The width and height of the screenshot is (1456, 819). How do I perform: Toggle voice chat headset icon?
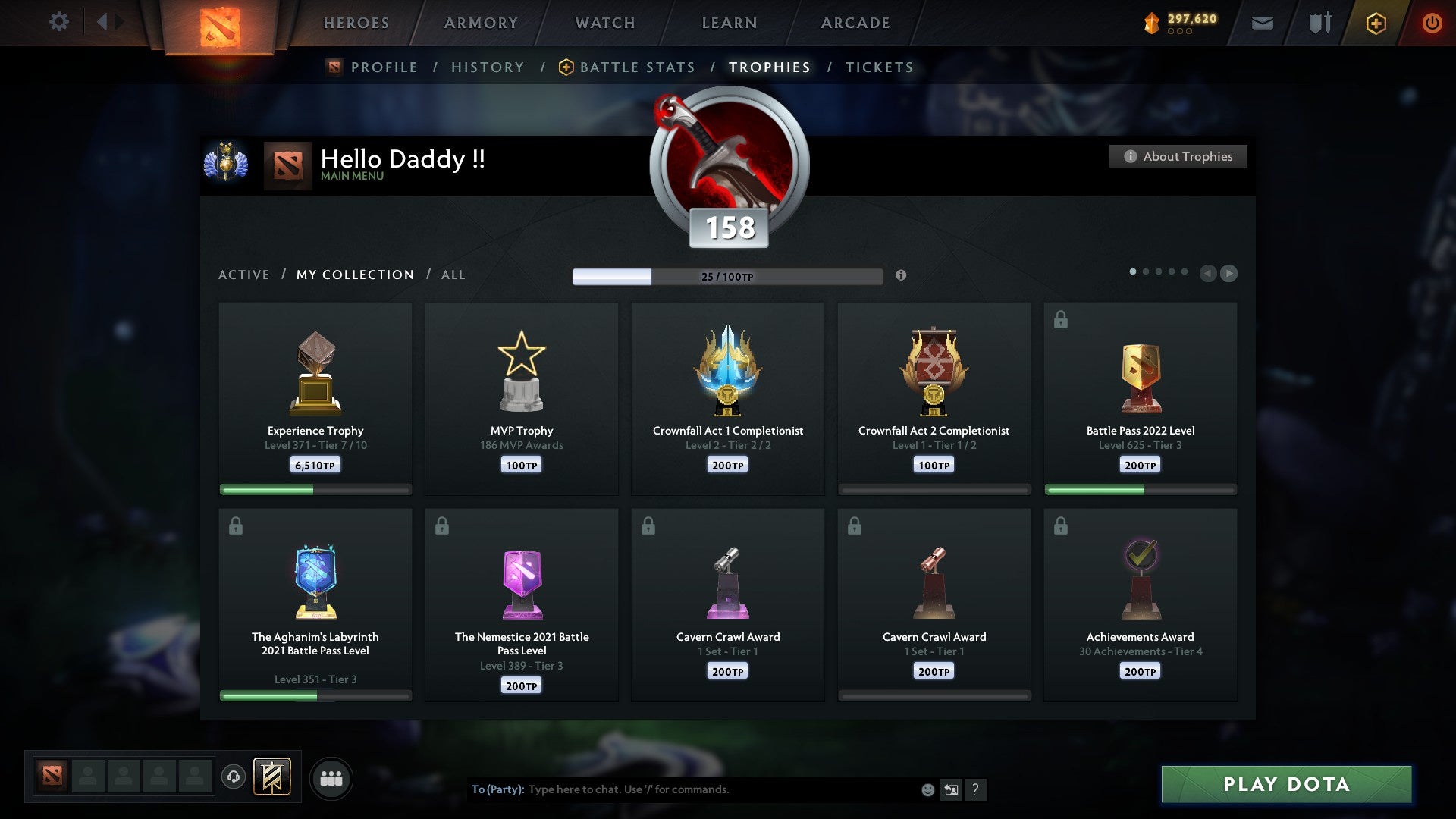pos(233,777)
